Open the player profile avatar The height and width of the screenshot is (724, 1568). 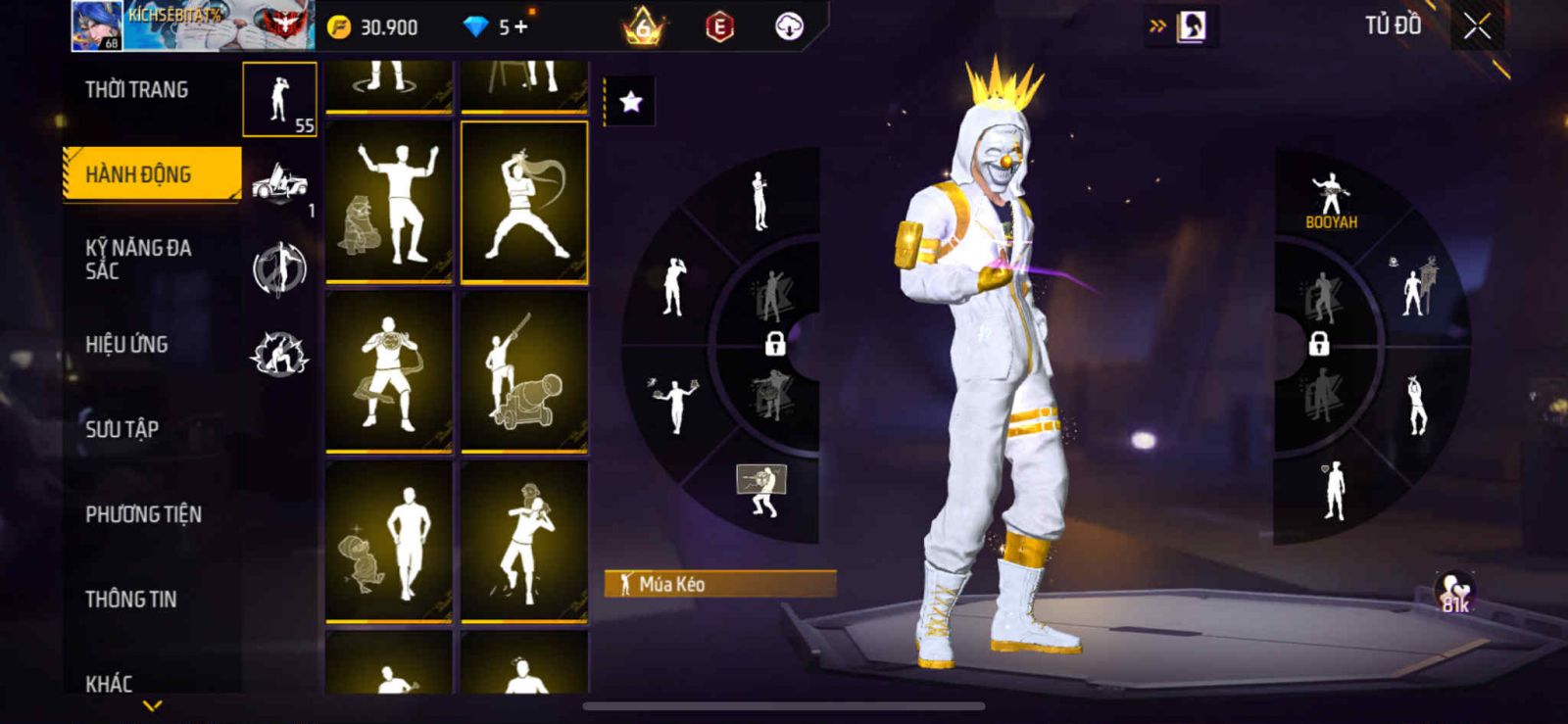coord(96,25)
